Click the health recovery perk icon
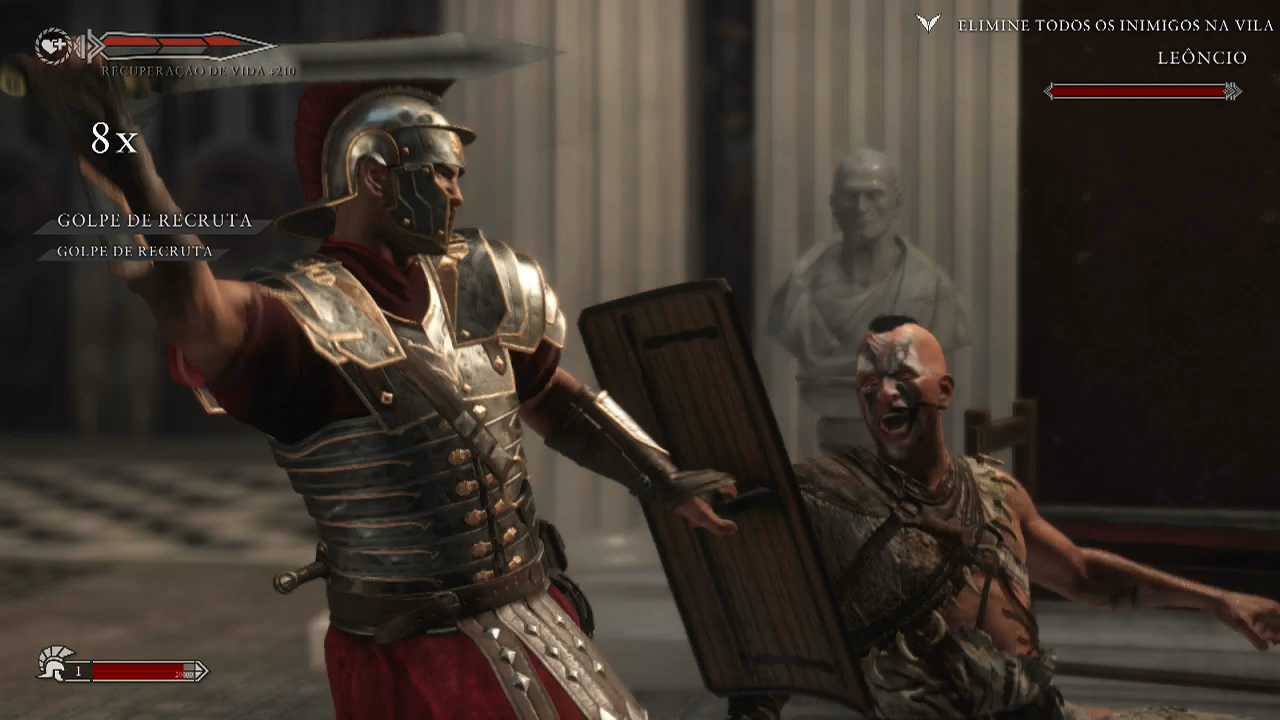Image resolution: width=1280 pixels, height=720 pixels. coord(53,46)
